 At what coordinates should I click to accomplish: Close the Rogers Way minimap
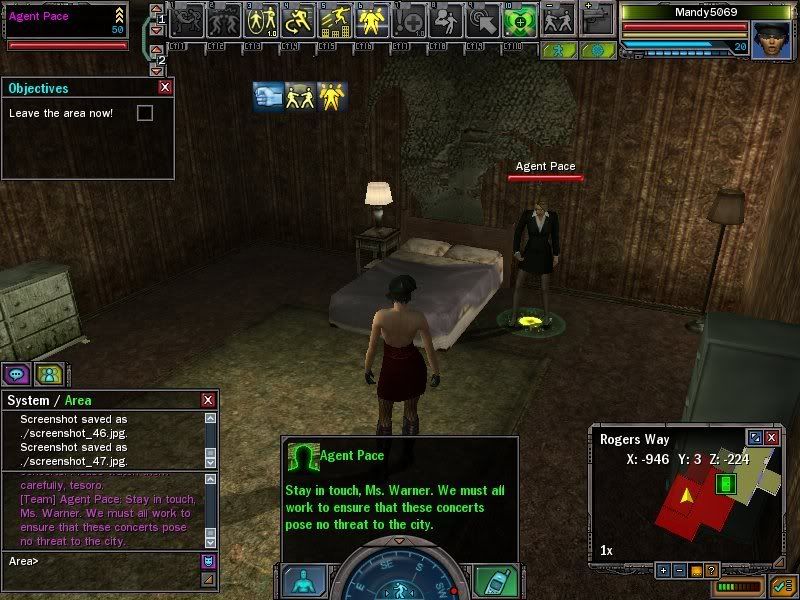(771, 438)
